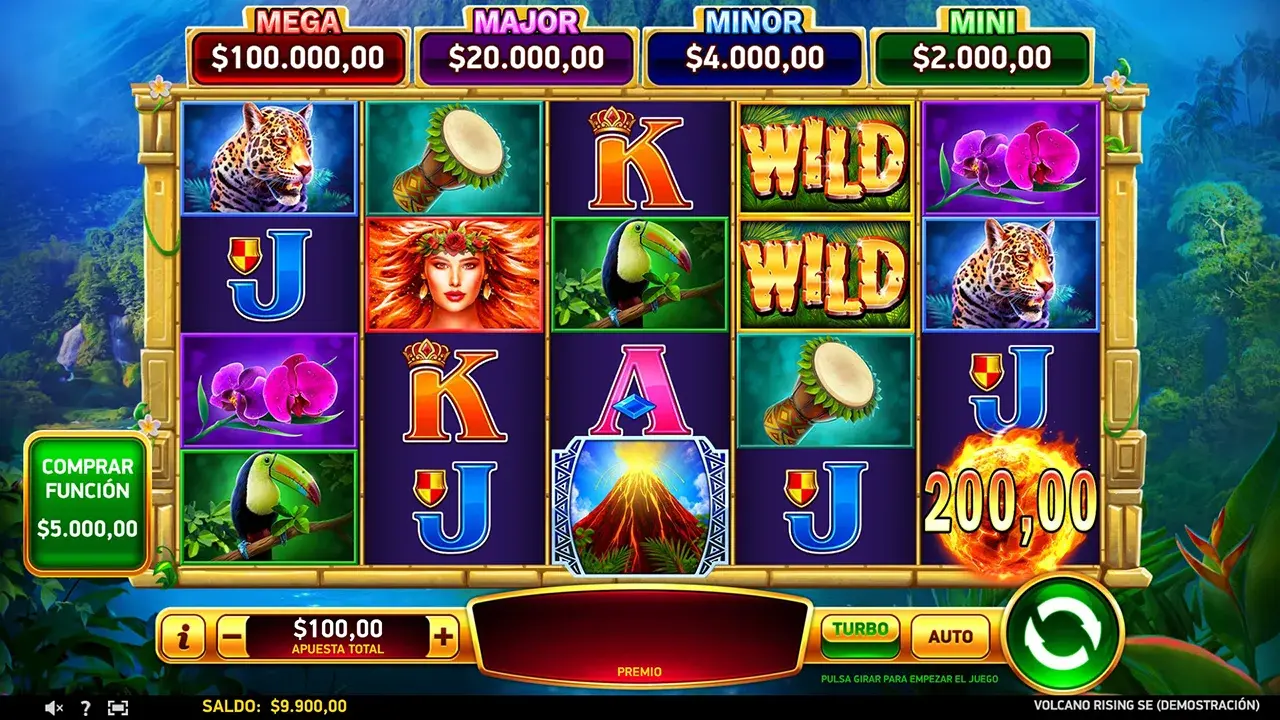Open the paytable info button
Image resolution: width=1280 pixels, height=720 pixels.
tap(183, 636)
